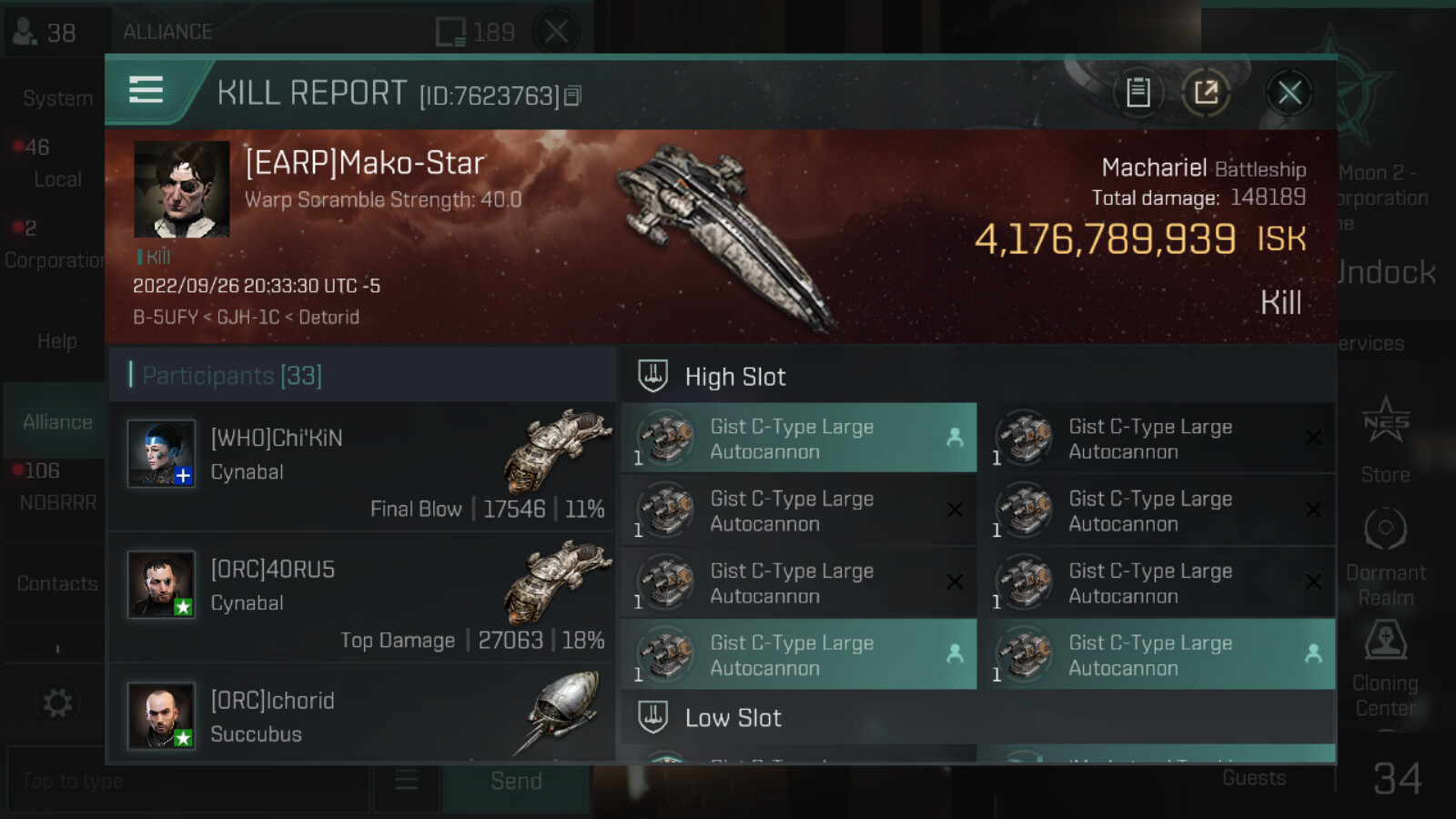
Task: Select participant [ORC]Ichorid
Action: click(362, 715)
